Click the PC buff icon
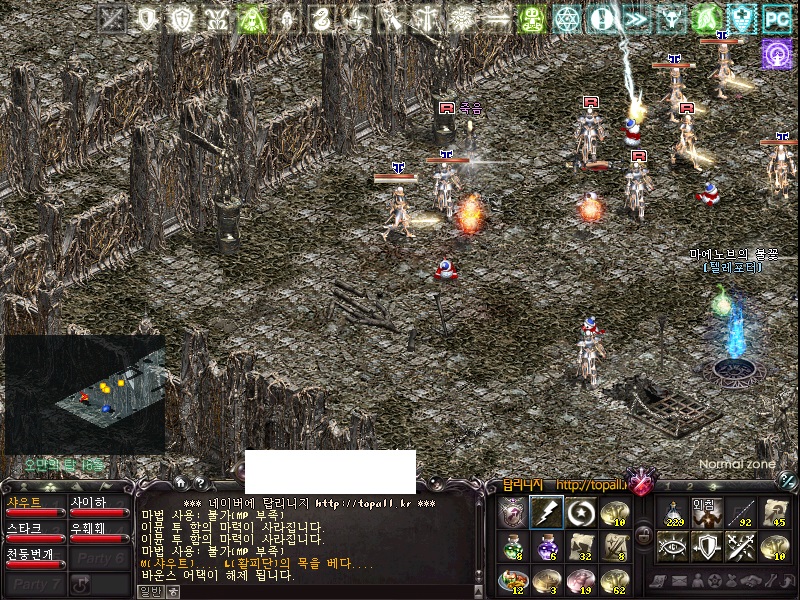800x600 pixels. pos(776,18)
